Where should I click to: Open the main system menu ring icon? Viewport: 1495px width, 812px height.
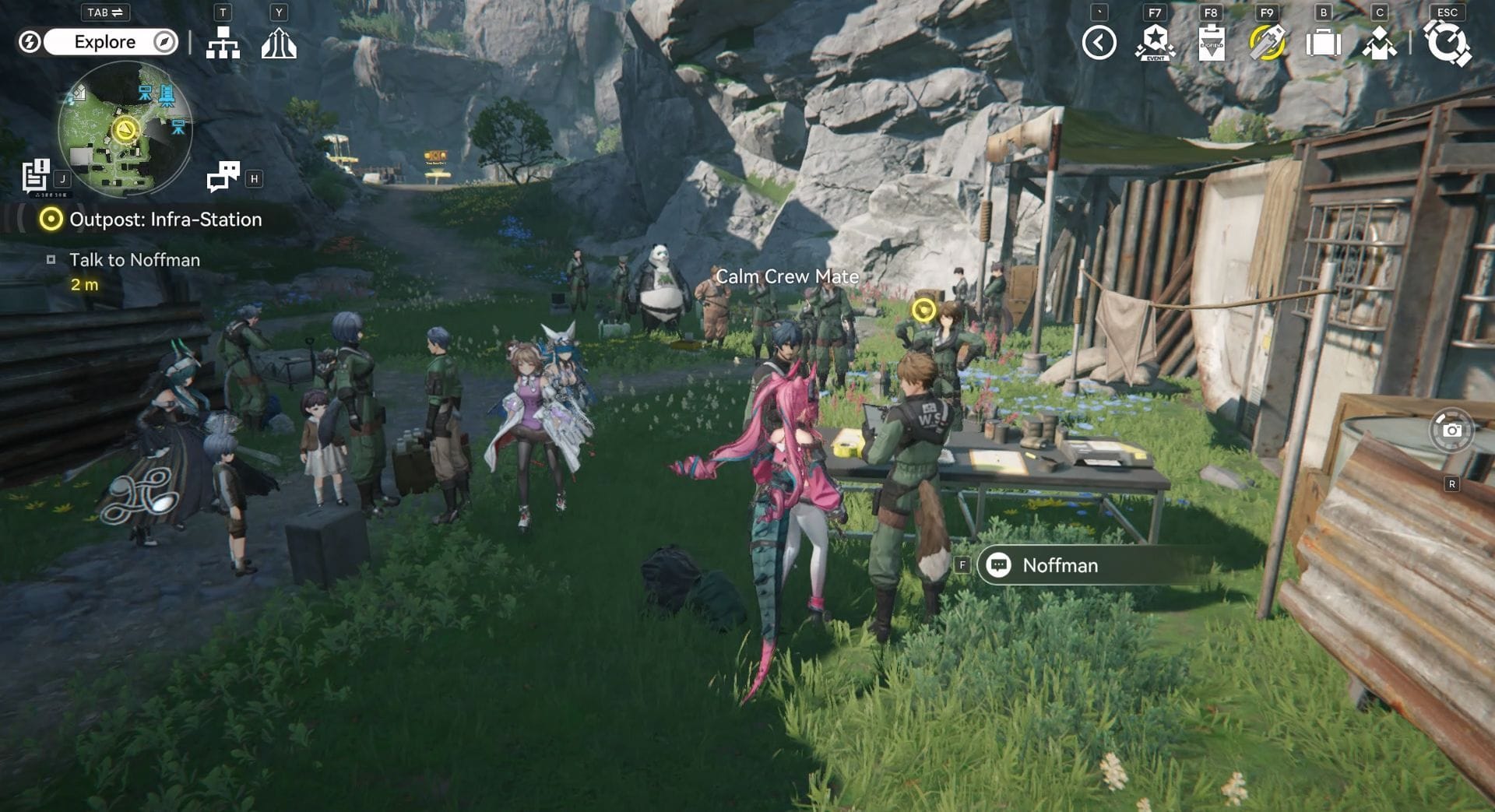tap(1447, 43)
